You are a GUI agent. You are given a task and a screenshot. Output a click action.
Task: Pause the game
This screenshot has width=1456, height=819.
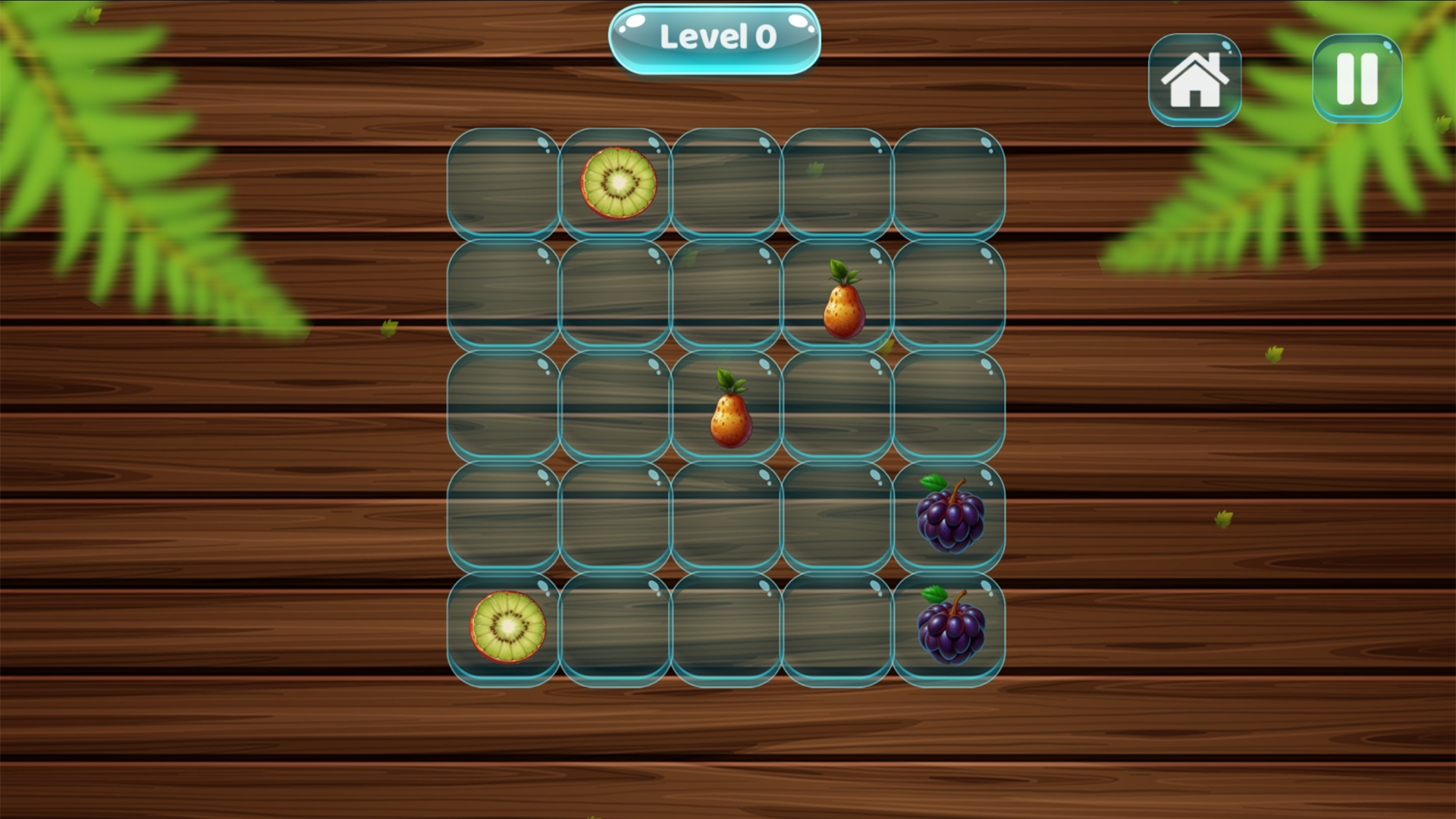(1357, 78)
